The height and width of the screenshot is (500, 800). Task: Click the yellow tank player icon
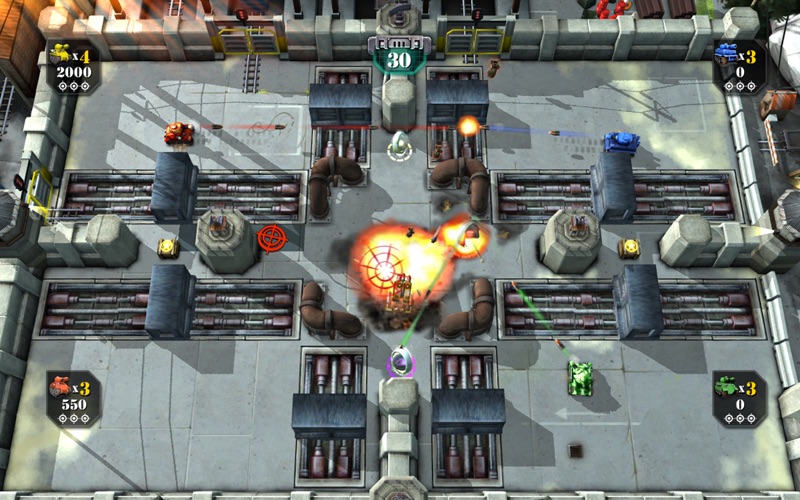59,54
